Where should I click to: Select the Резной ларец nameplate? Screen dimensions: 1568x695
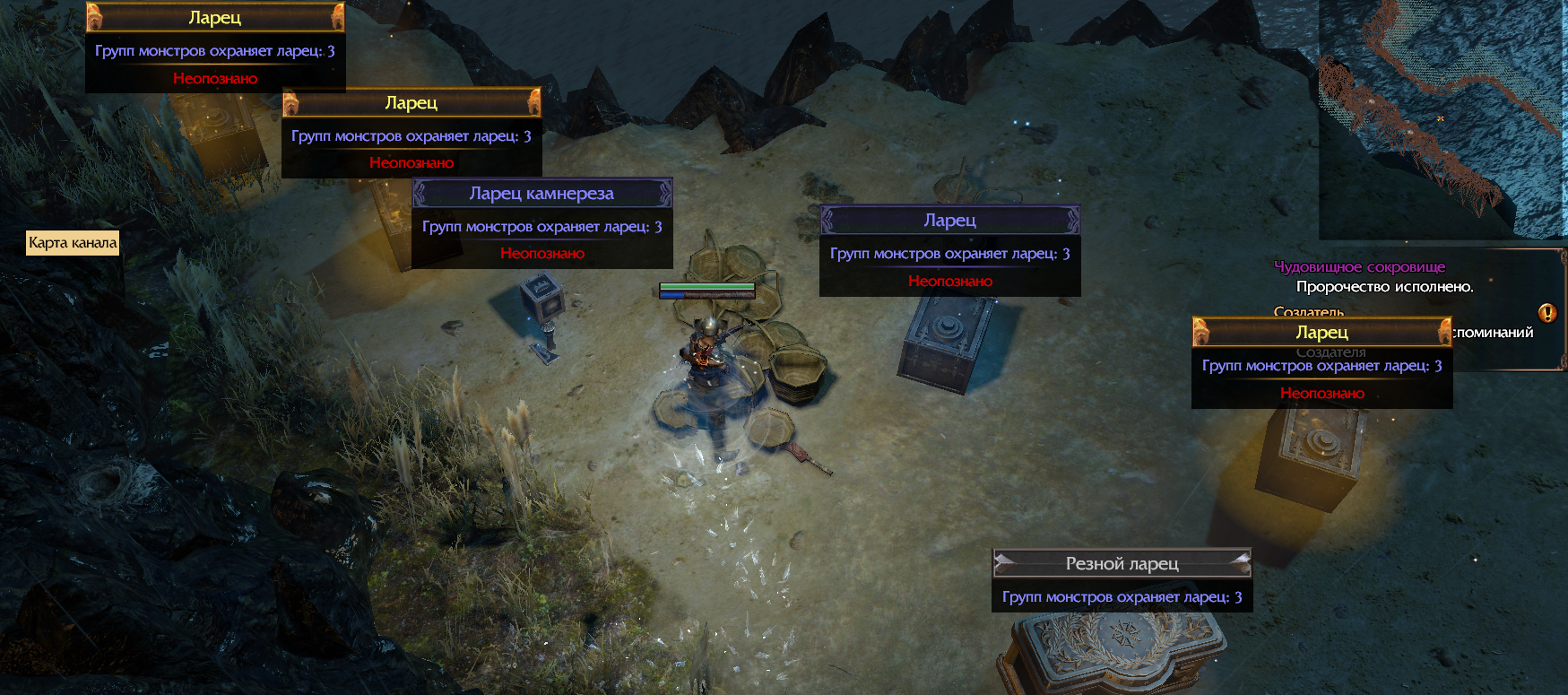coord(1122,564)
